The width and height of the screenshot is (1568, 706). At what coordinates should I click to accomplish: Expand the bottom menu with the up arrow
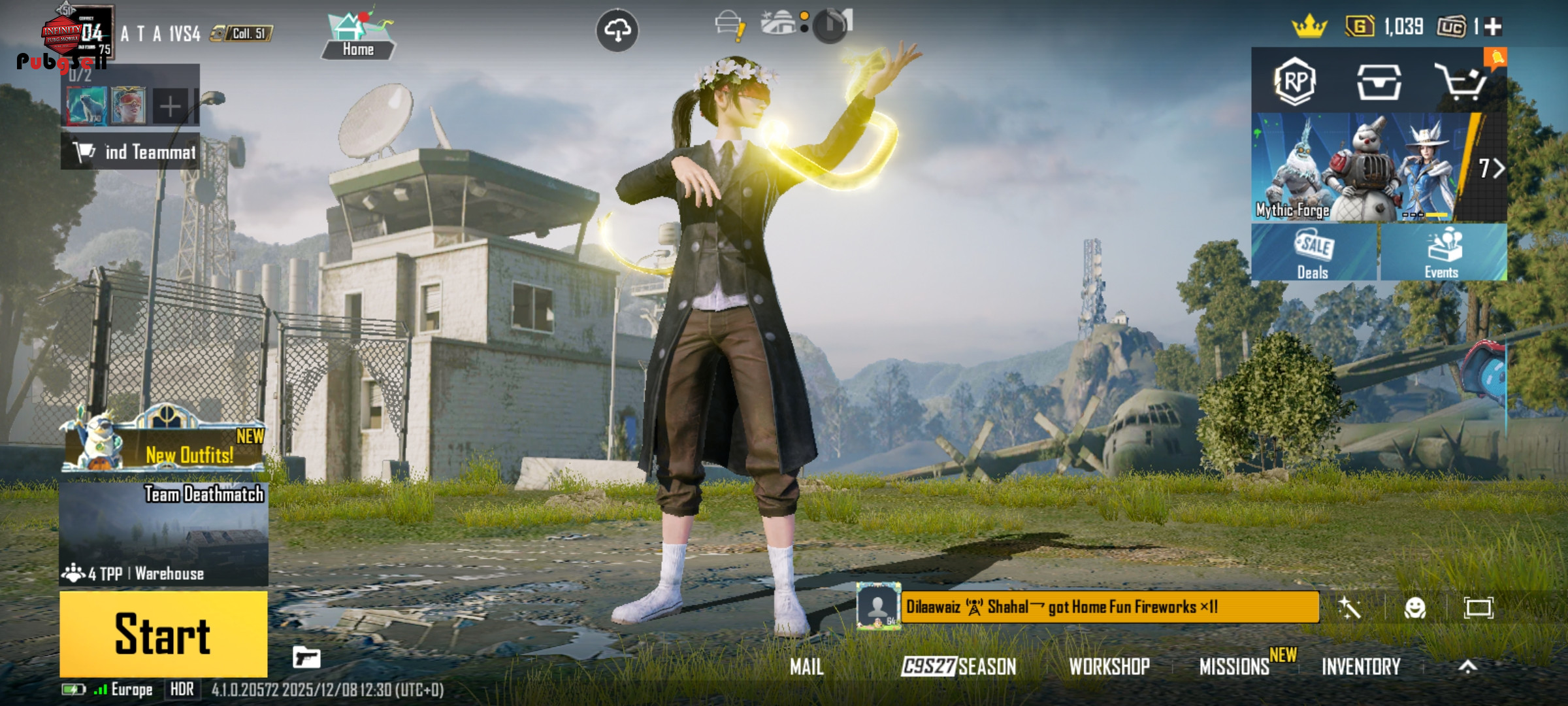1467,667
